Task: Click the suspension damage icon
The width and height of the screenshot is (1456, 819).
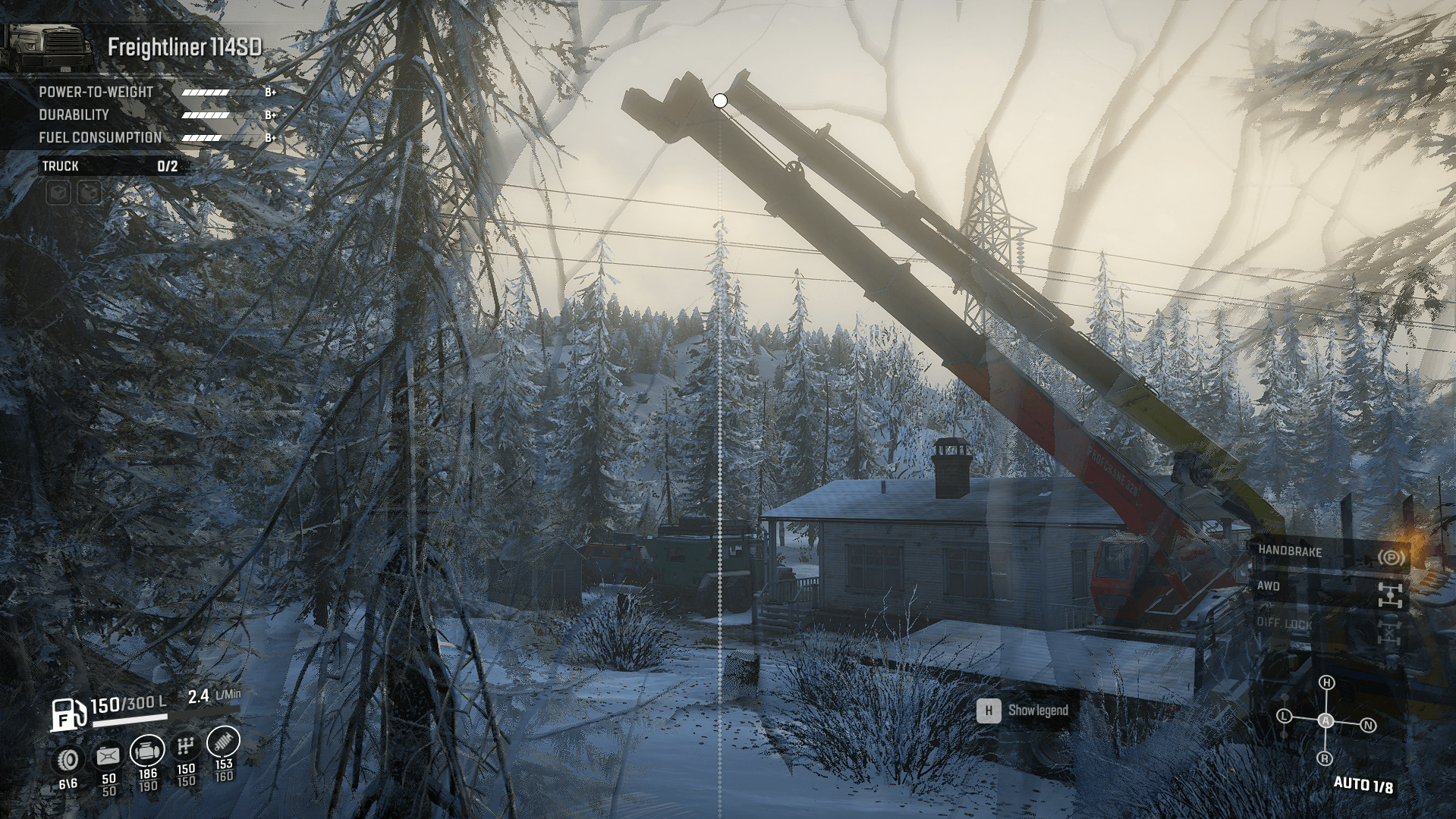Action: [x=223, y=741]
